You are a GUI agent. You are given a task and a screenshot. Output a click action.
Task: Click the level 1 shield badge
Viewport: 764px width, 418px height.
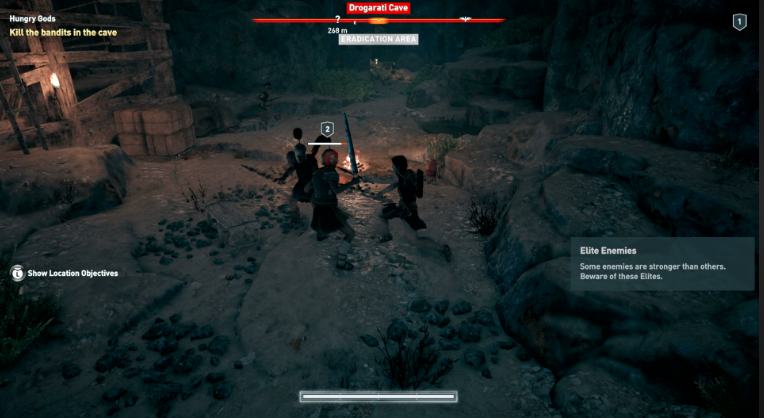coord(739,22)
